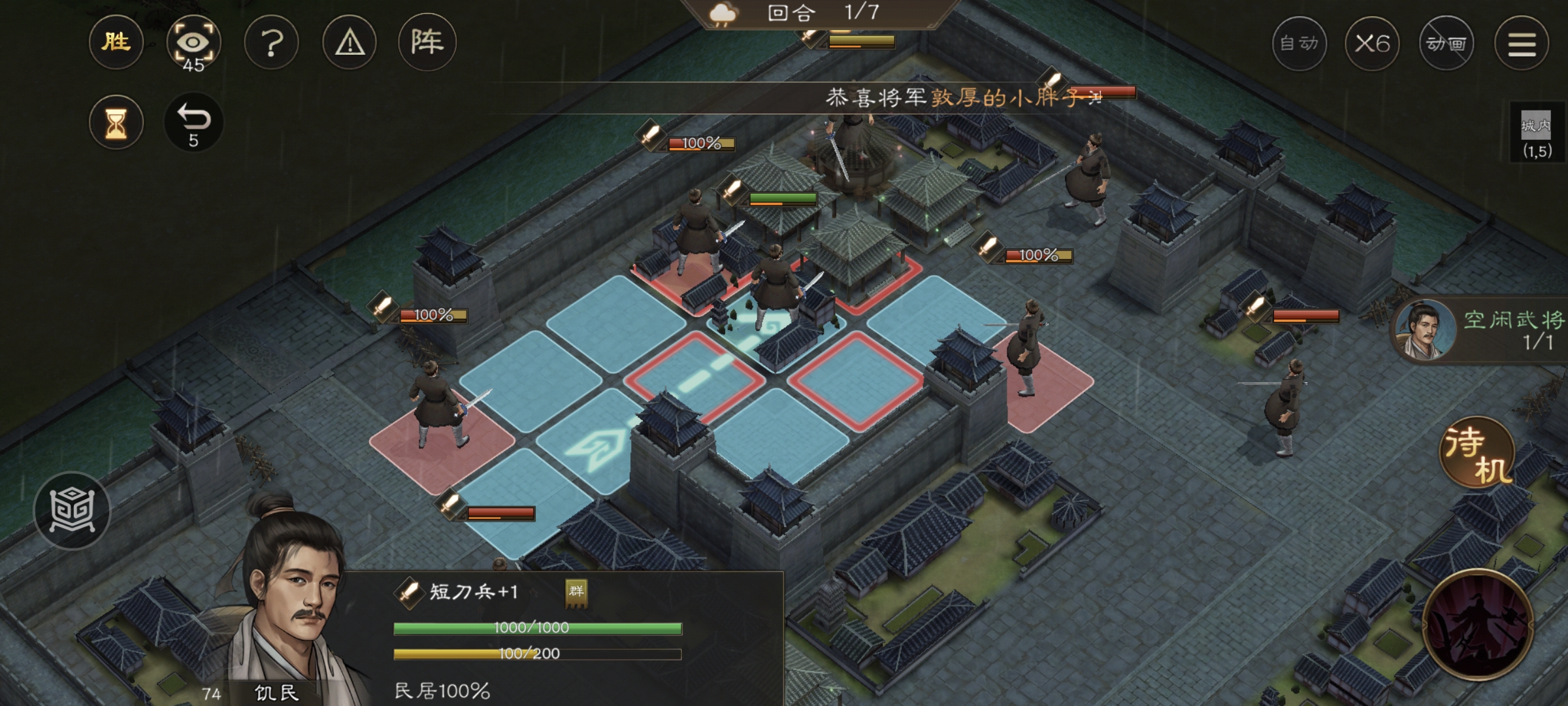
Task: Toggle the 动画 animation button
Action: click(x=1446, y=44)
